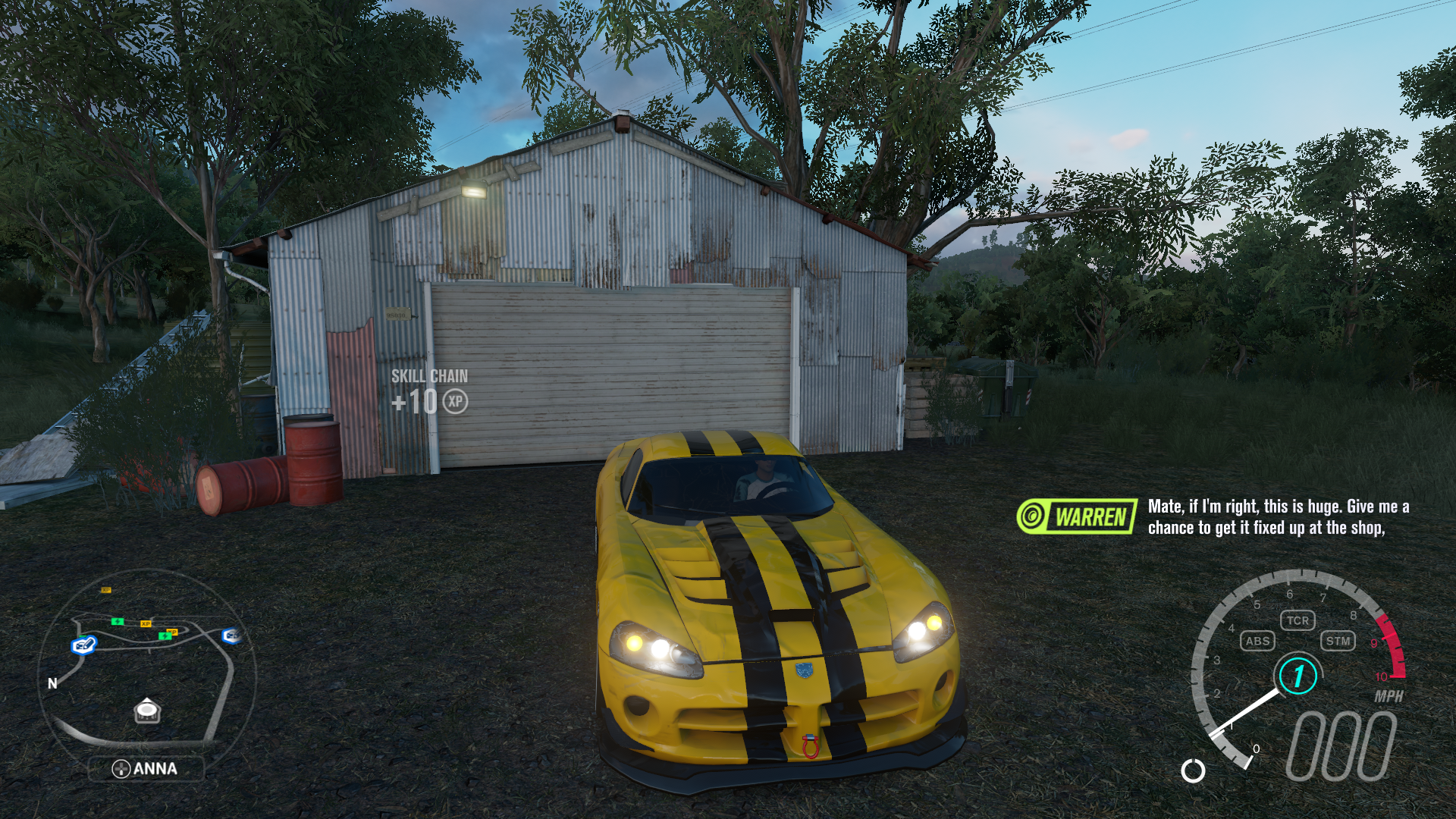Click the player arrow above the barn icon

coord(147,698)
